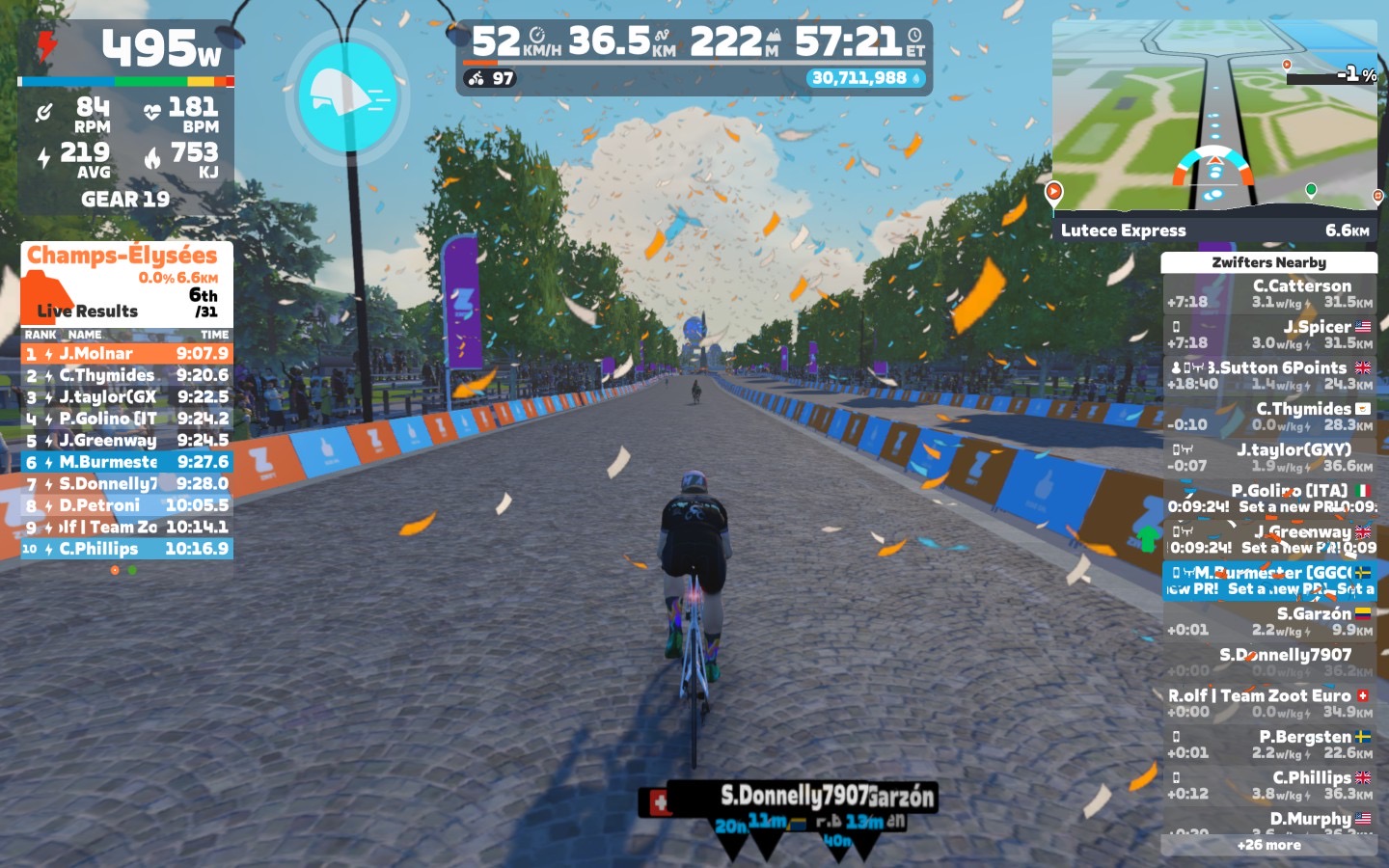Screen dimensions: 1389x868
Task: Select J.Molnar in live results leaderboard
Action: pos(126,354)
